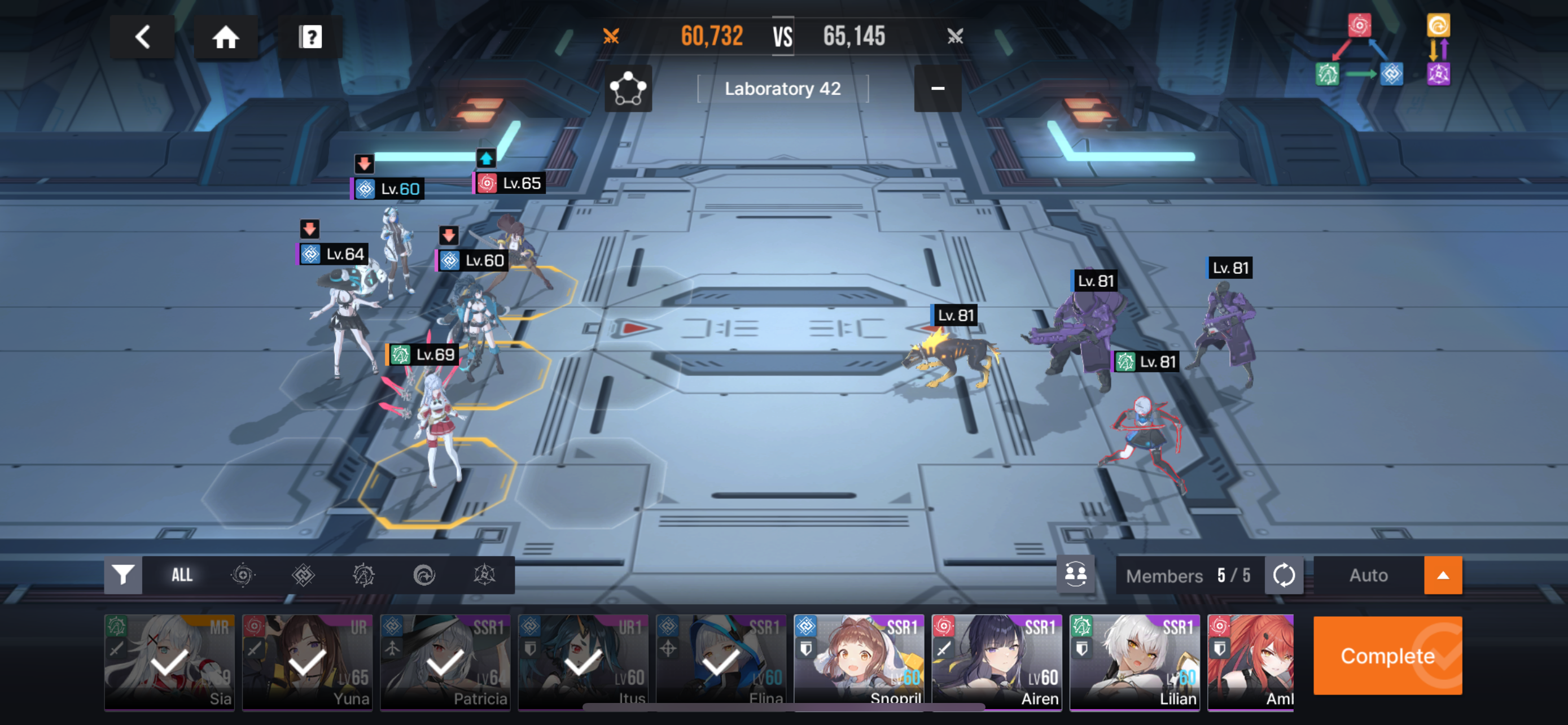Deselect Yuna's character card

[x=308, y=662]
